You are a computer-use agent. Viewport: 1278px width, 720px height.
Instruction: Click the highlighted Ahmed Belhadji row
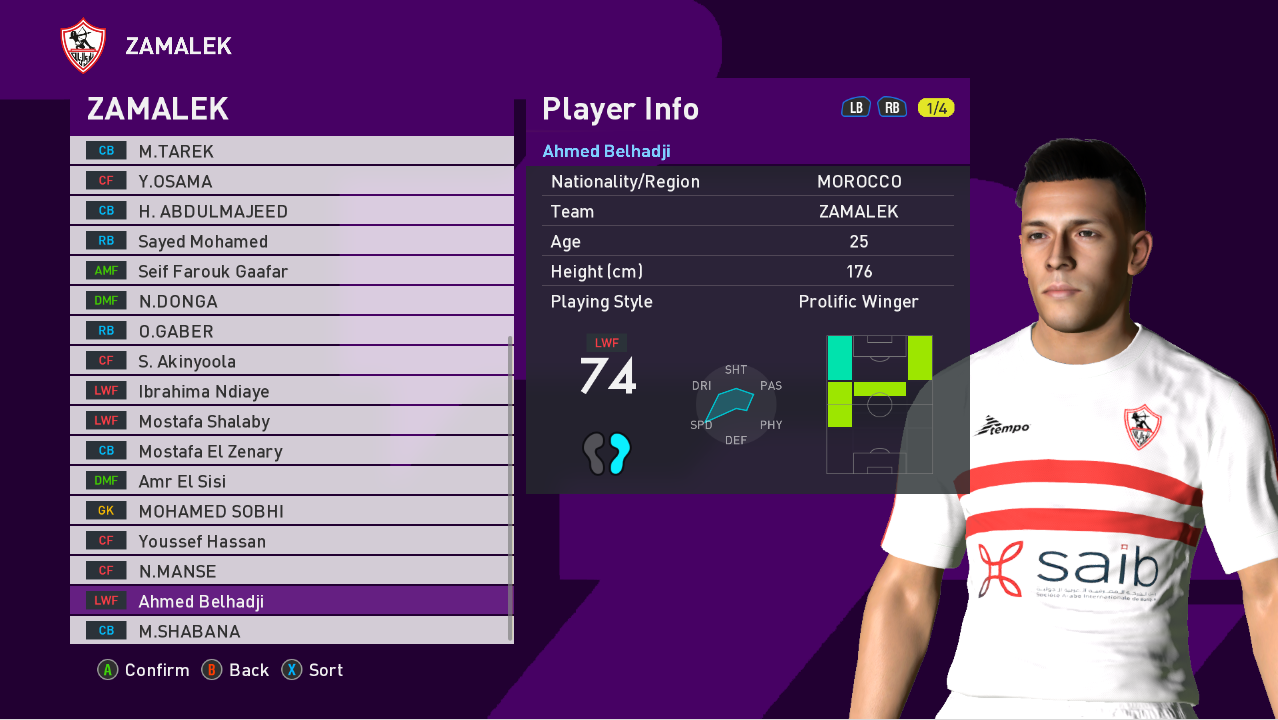(290, 601)
